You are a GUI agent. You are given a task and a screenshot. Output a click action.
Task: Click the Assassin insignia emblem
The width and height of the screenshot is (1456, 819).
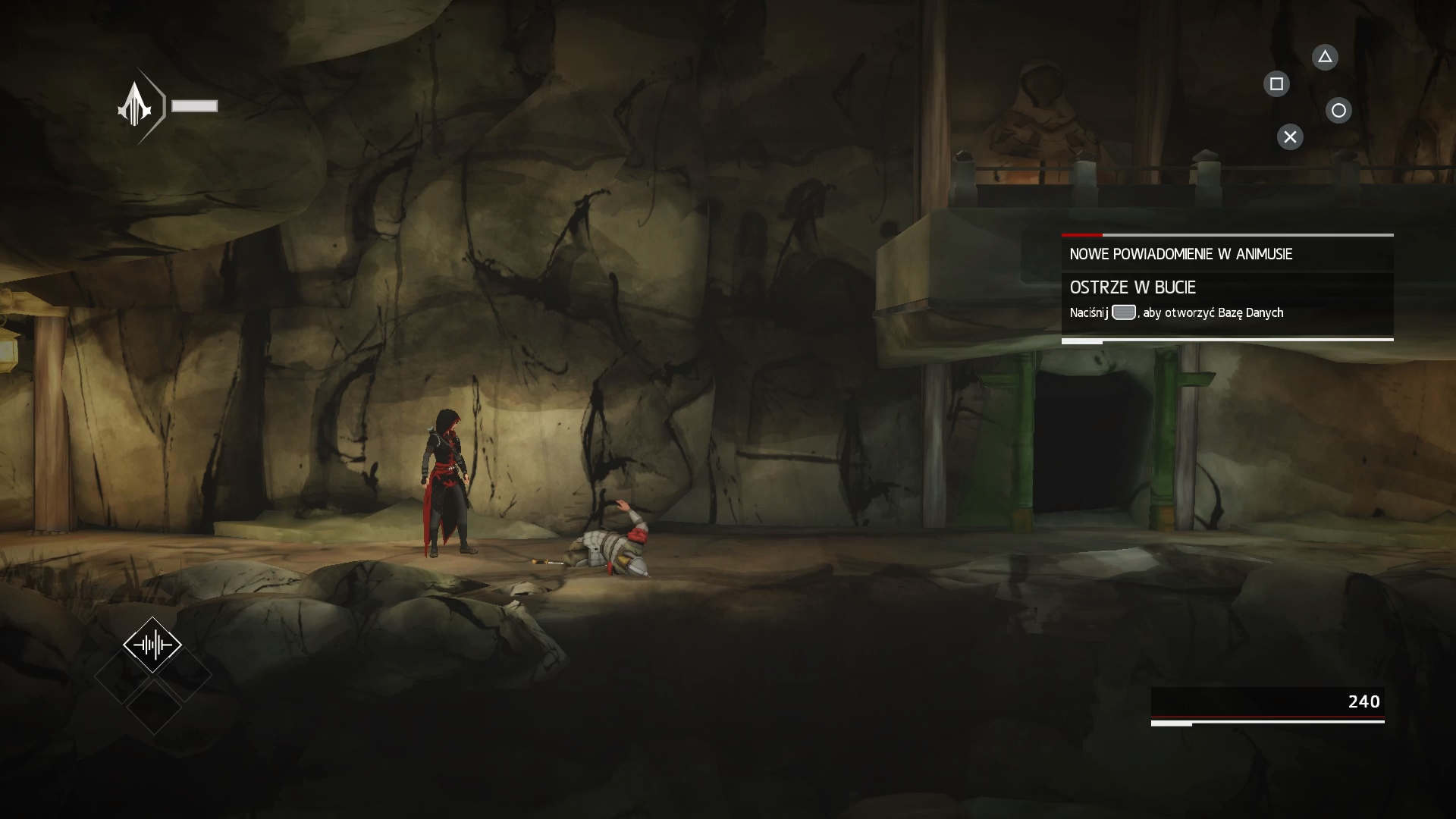pyautogui.click(x=136, y=106)
